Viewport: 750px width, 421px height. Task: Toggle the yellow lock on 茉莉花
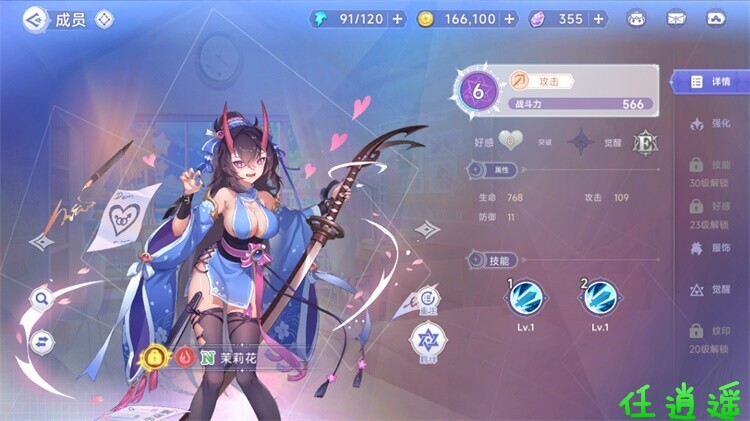click(x=155, y=357)
